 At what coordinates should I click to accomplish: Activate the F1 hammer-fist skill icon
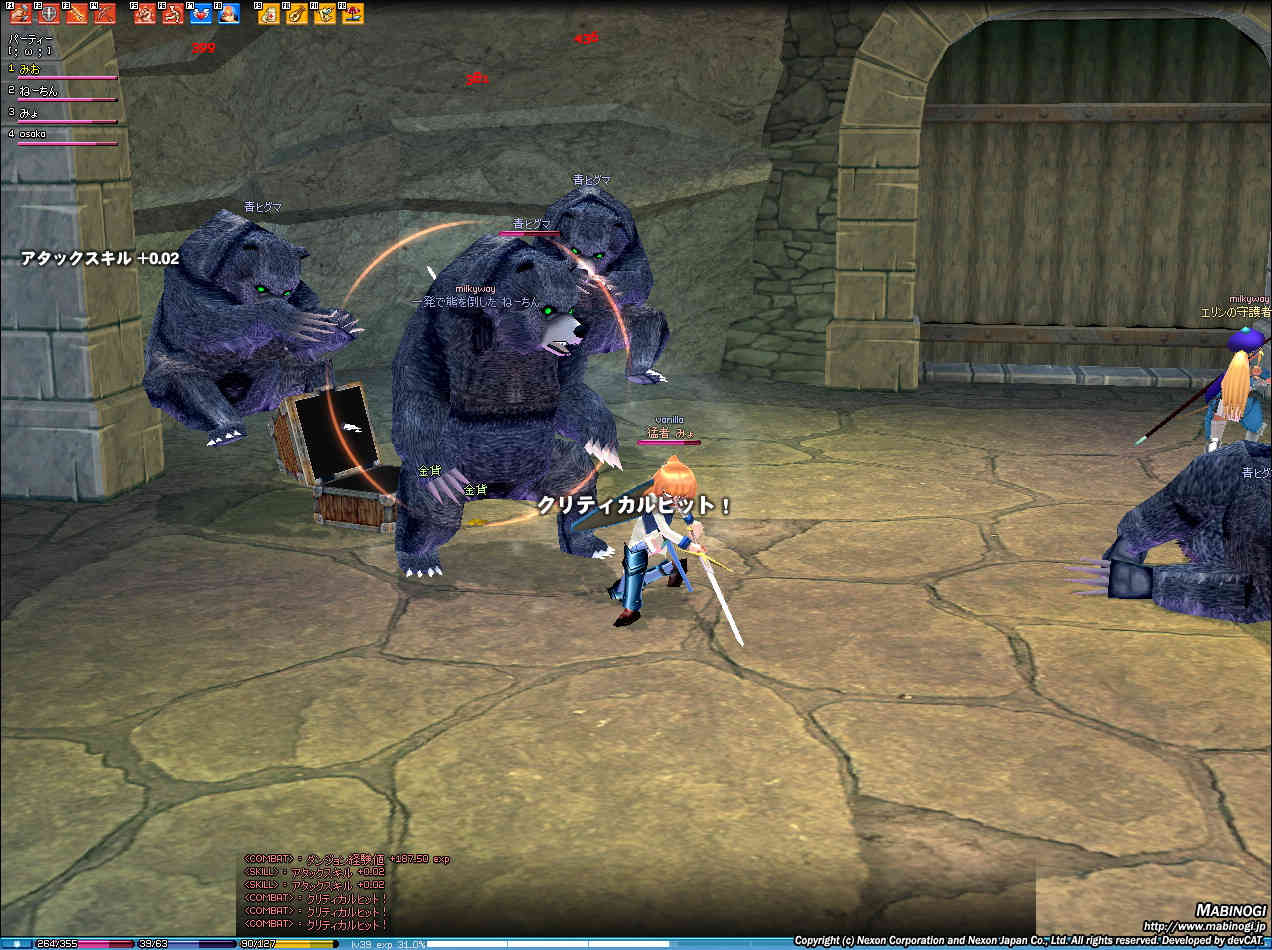click(21, 14)
